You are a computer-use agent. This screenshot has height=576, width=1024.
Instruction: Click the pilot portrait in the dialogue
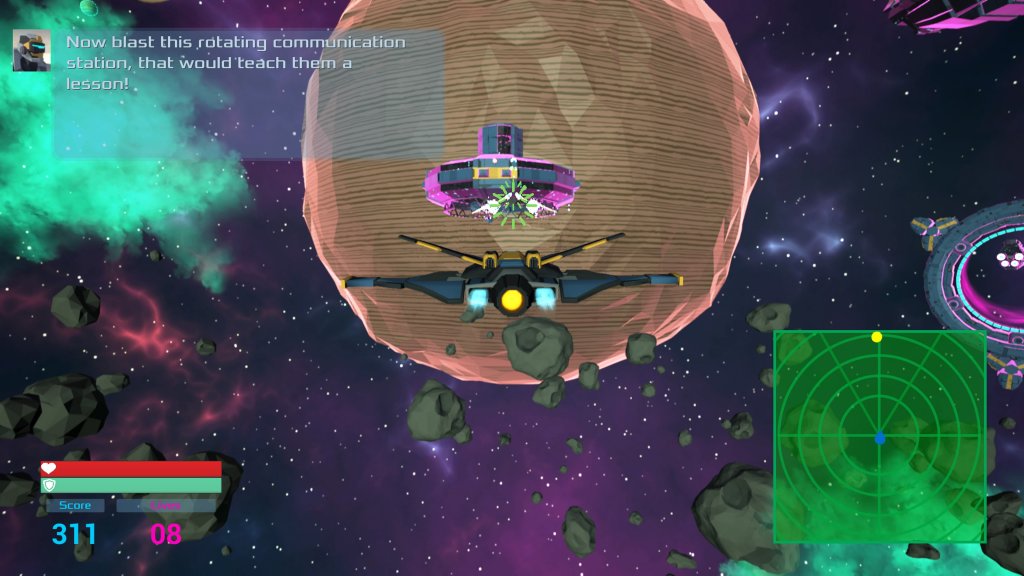click(32, 50)
